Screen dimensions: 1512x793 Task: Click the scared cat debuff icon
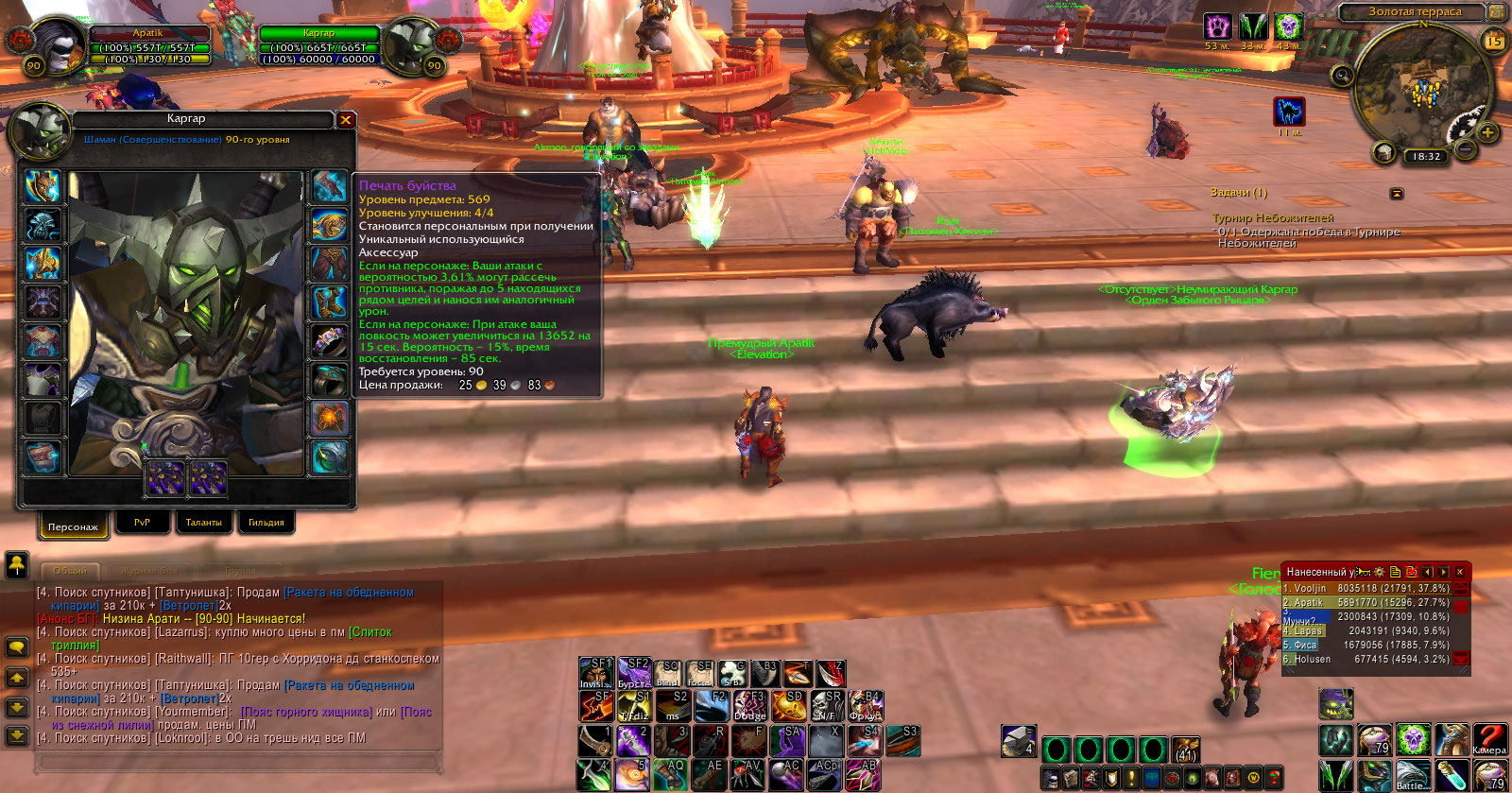pyautogui.click(x=1289, y=112)
